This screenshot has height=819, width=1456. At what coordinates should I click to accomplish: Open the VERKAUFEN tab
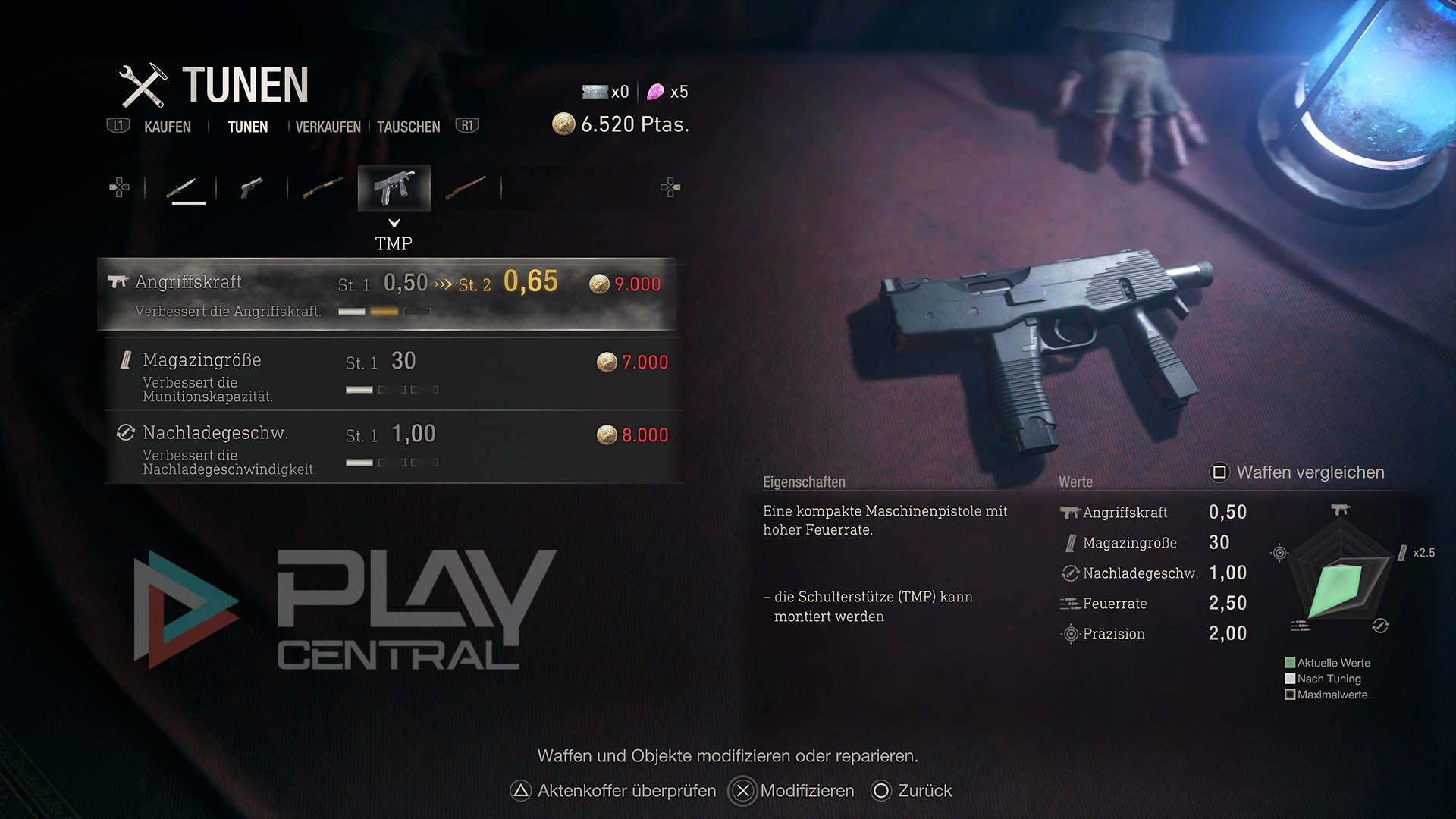click(328, 127)
